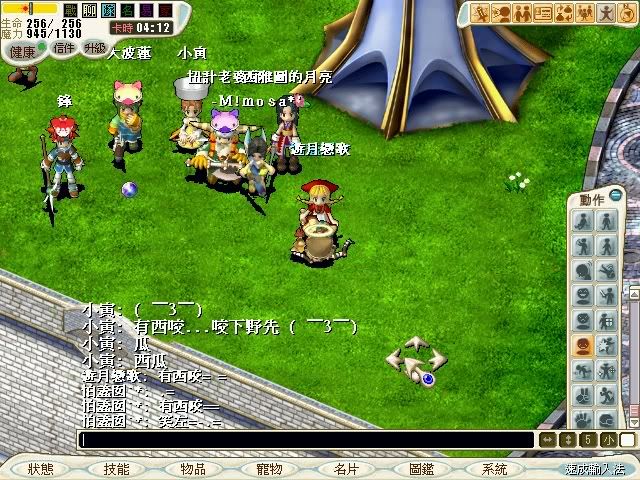Toggle the 隊 party mode switch
Viewport: 640px width, 480px height.
pos(107,10)
